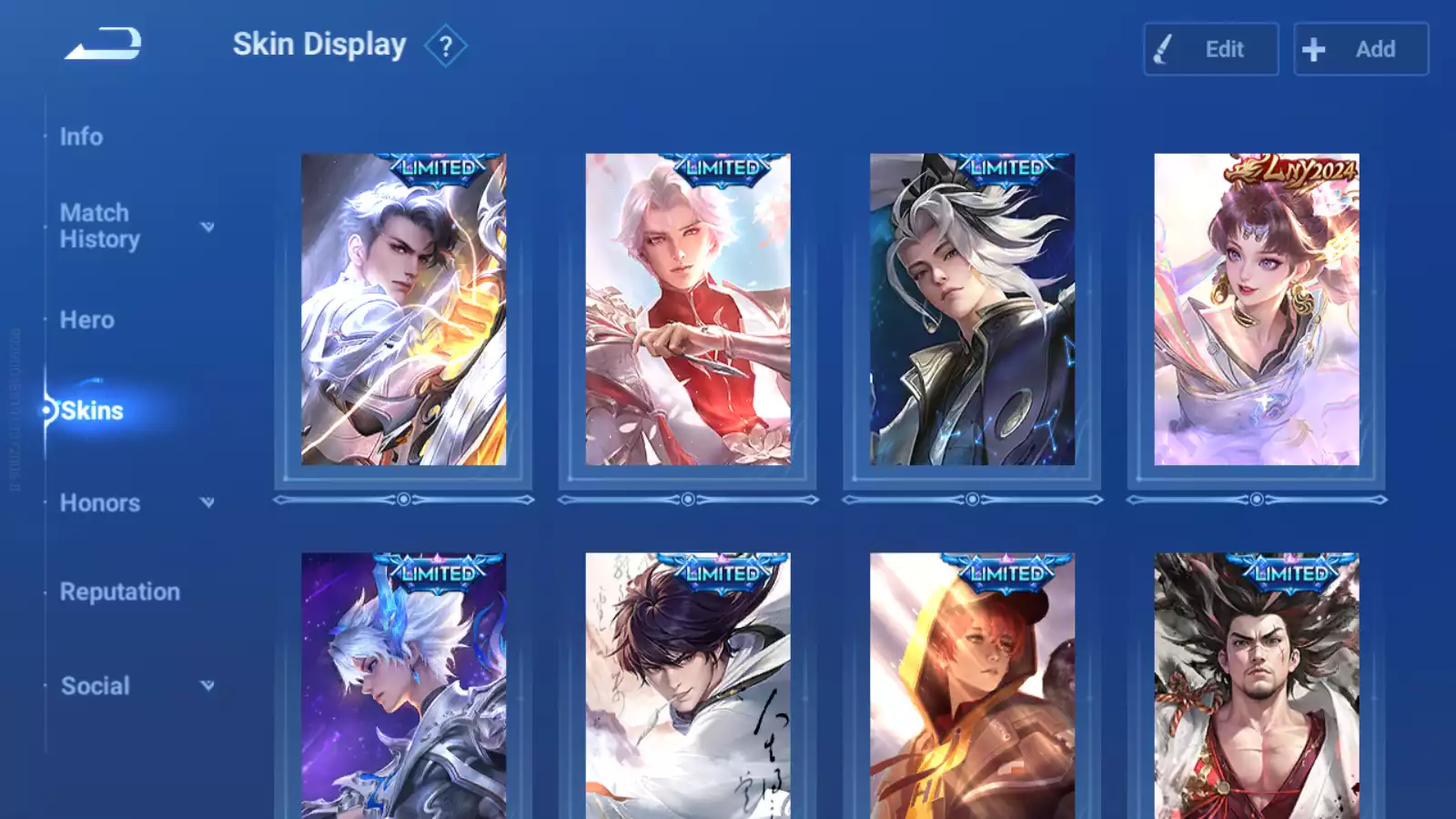This screenshot has height=819, width=1456.
Task: Select the red-vested white-haired skin card
Action: tap(688, 309)
